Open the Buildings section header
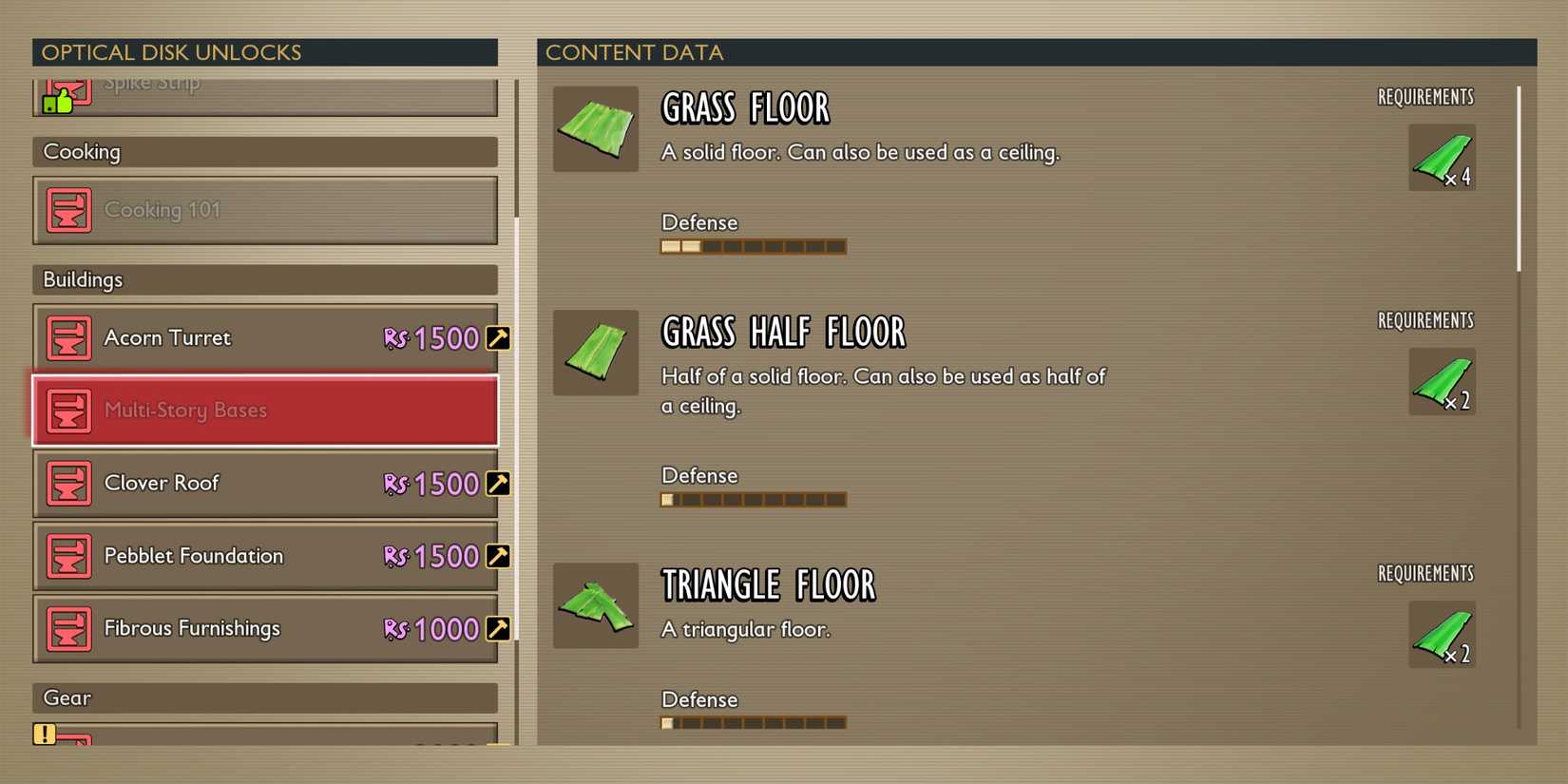 click(x=265, y=279)
